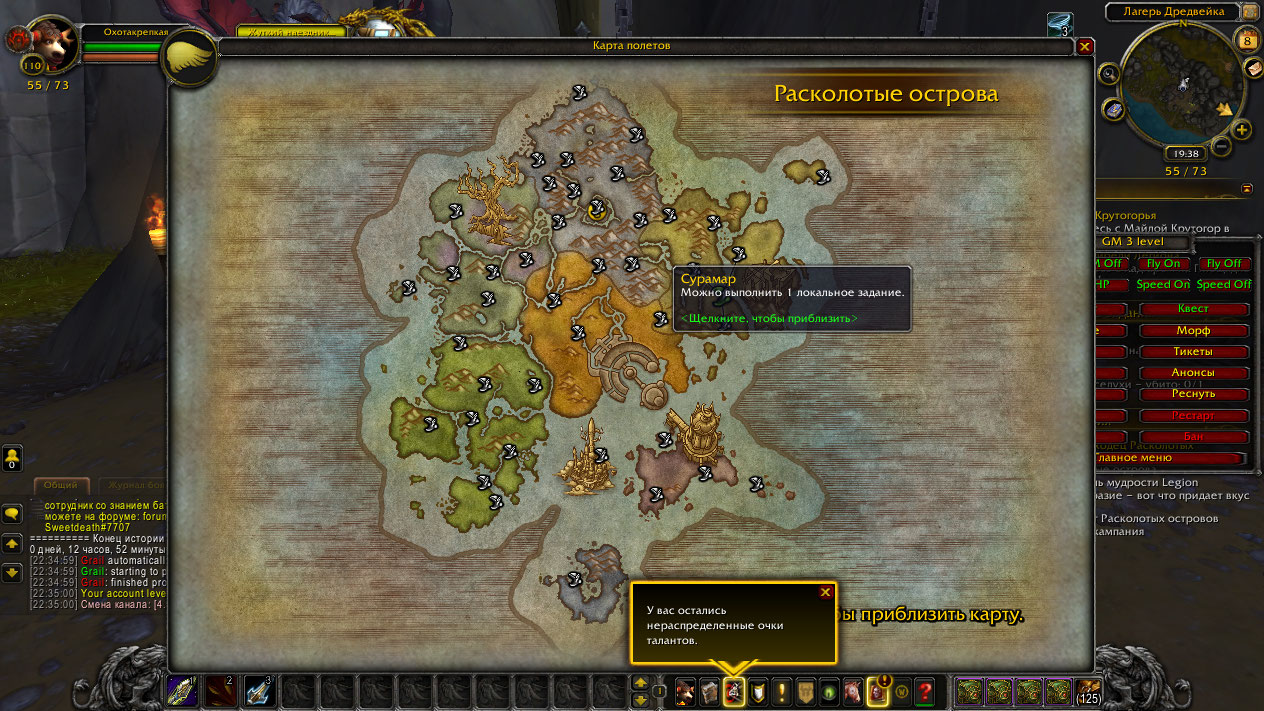The height and width of the screenshot is (711, 1264).
Task: Open the talents micro menu button
Action: pyautogui.click(x=734, y=691)
